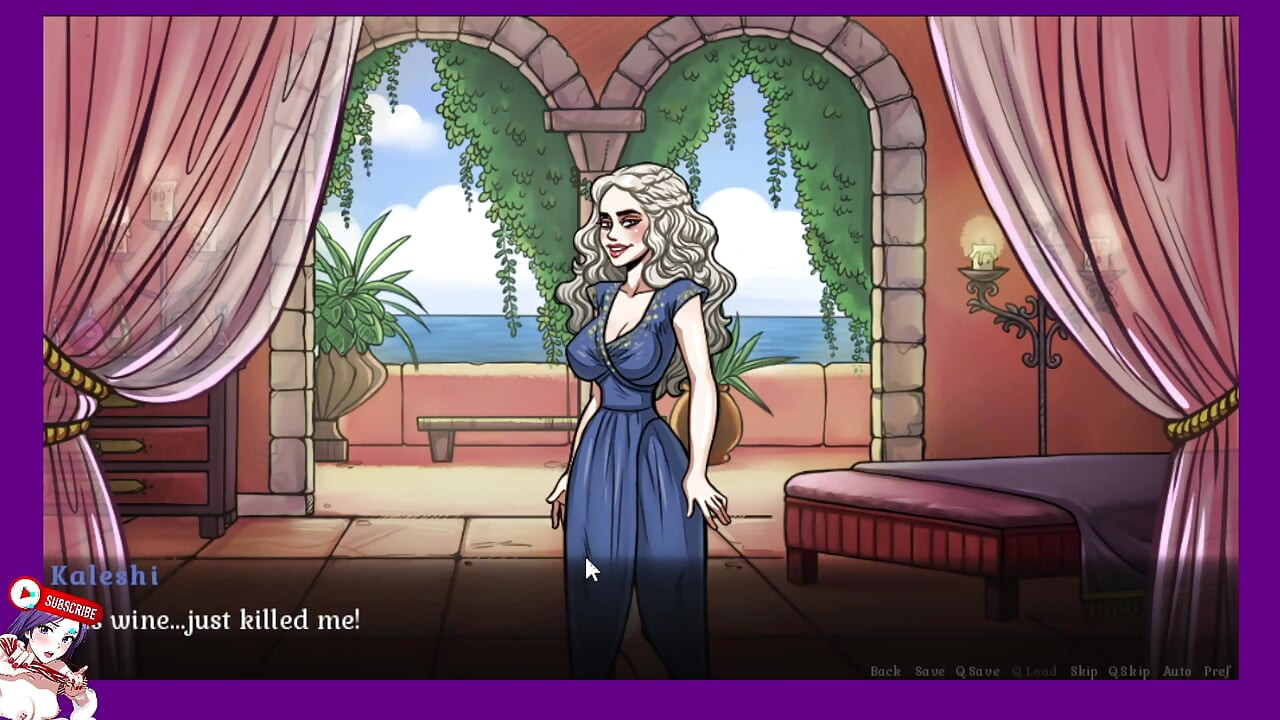Enable Auto mode for automatic text advance

click(1177, 671)
